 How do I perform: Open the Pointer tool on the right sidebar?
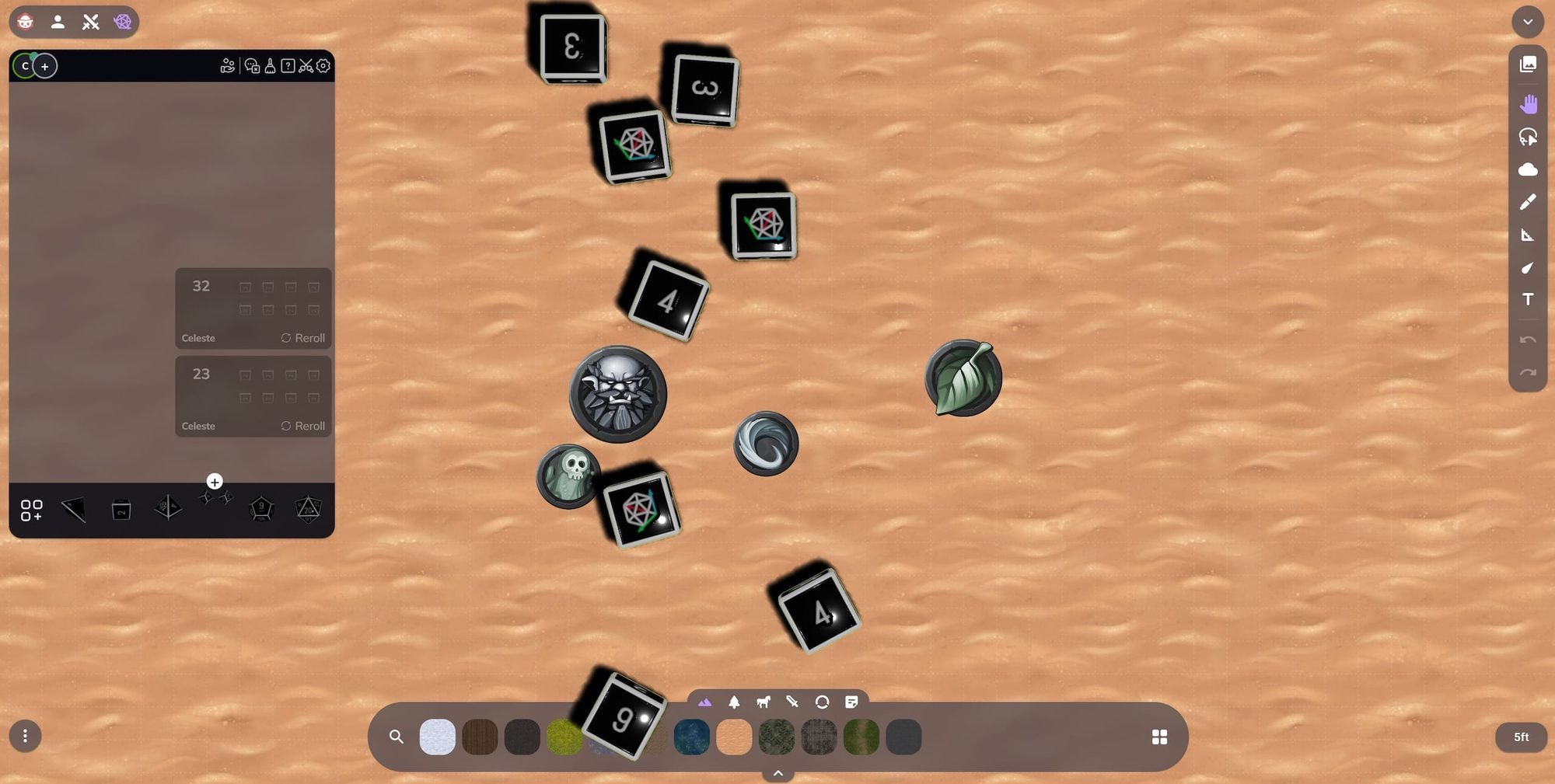(1527, 137)
